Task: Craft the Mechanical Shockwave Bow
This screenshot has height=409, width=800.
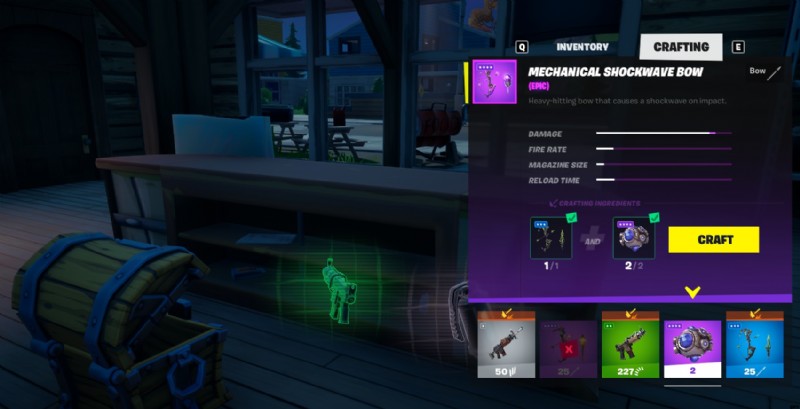Action: point(713,240)
